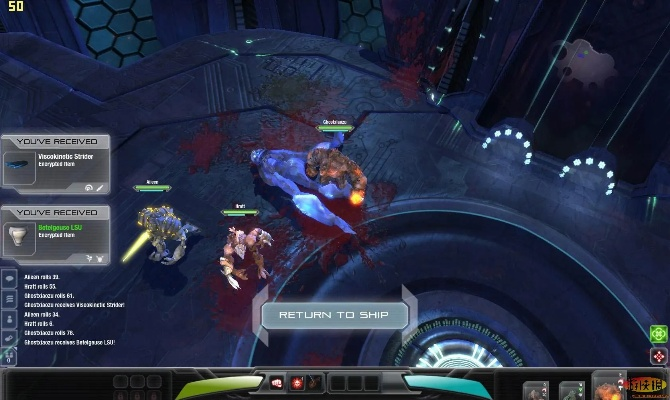670x400 pixels.
Task: Trigger the third hotbar ability icon
Action: [315, 382]
